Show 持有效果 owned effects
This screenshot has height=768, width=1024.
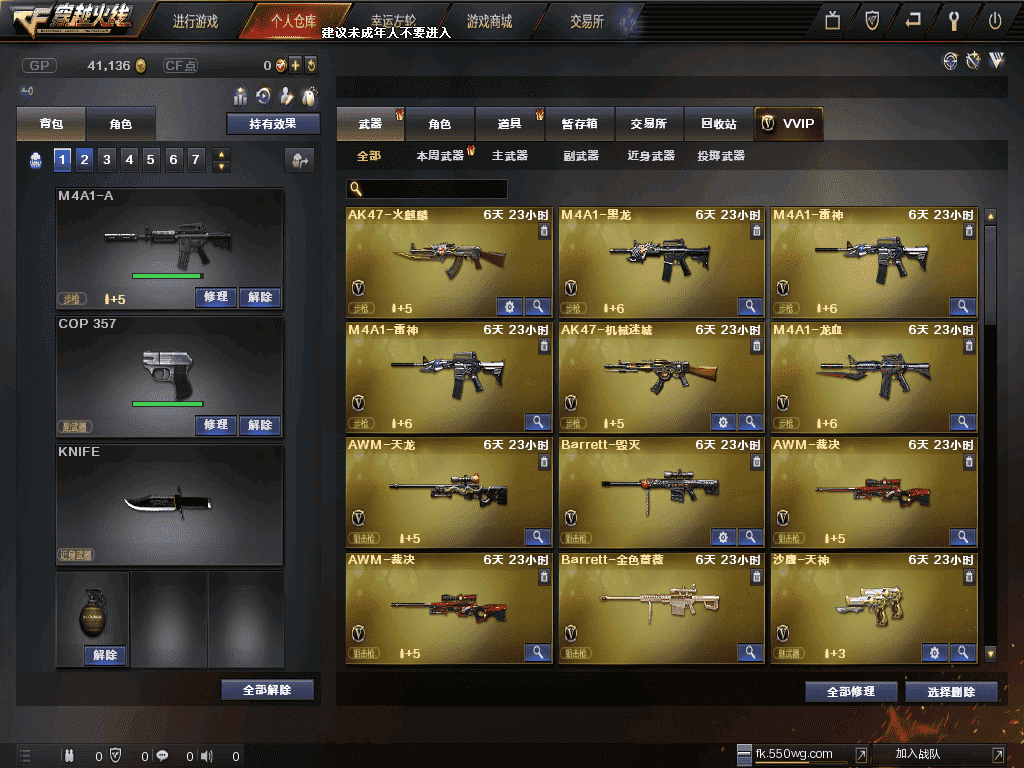click(272, 124)
